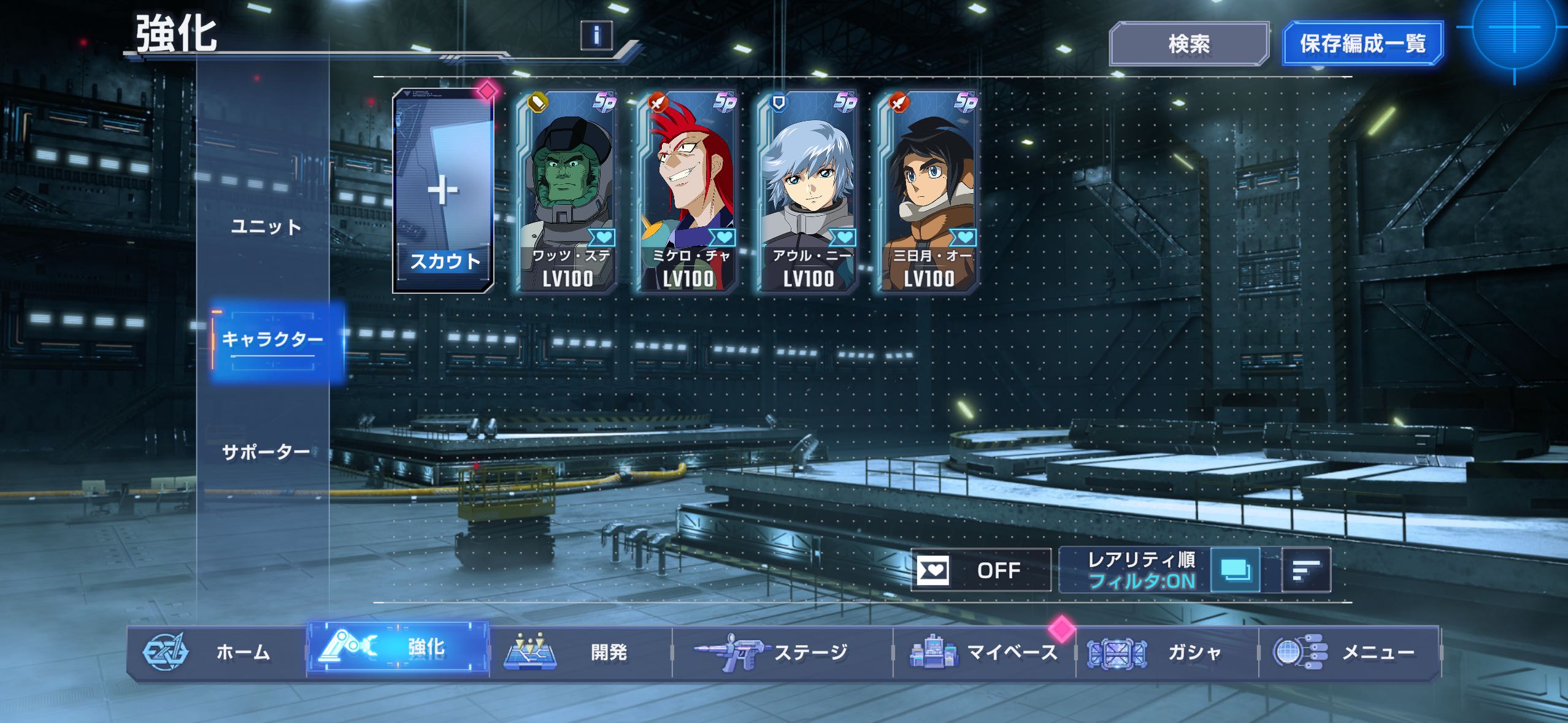Screen dimensions: 1568x723
Task: Switch to the サポーター tab
Action: (x=266, y=453)
